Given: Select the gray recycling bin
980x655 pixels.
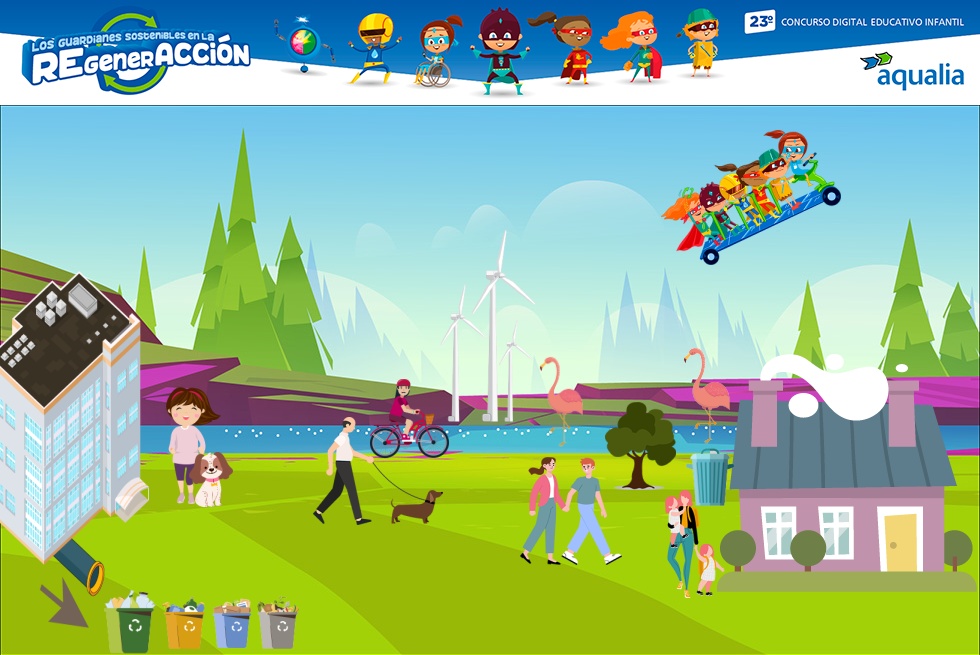Looking at the screenshot, I should pyautogui.click(x=278, y=627).
